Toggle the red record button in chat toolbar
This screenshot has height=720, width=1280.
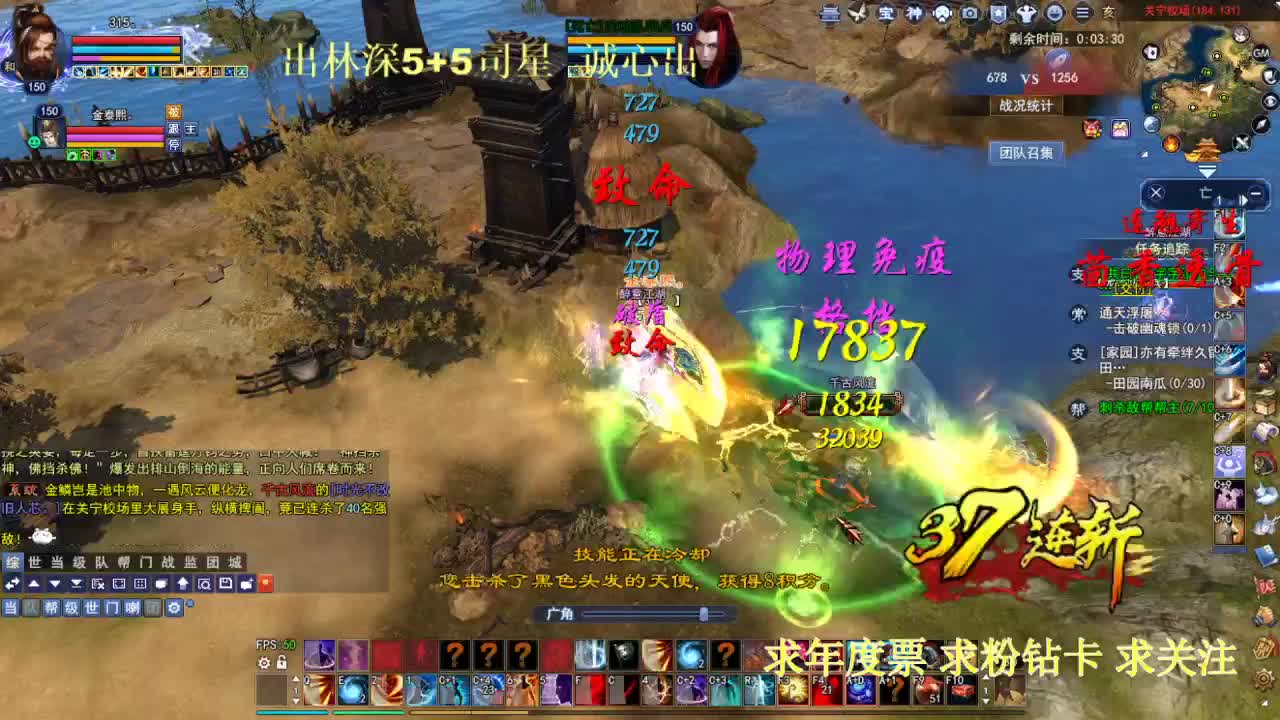tap(265, 583)
